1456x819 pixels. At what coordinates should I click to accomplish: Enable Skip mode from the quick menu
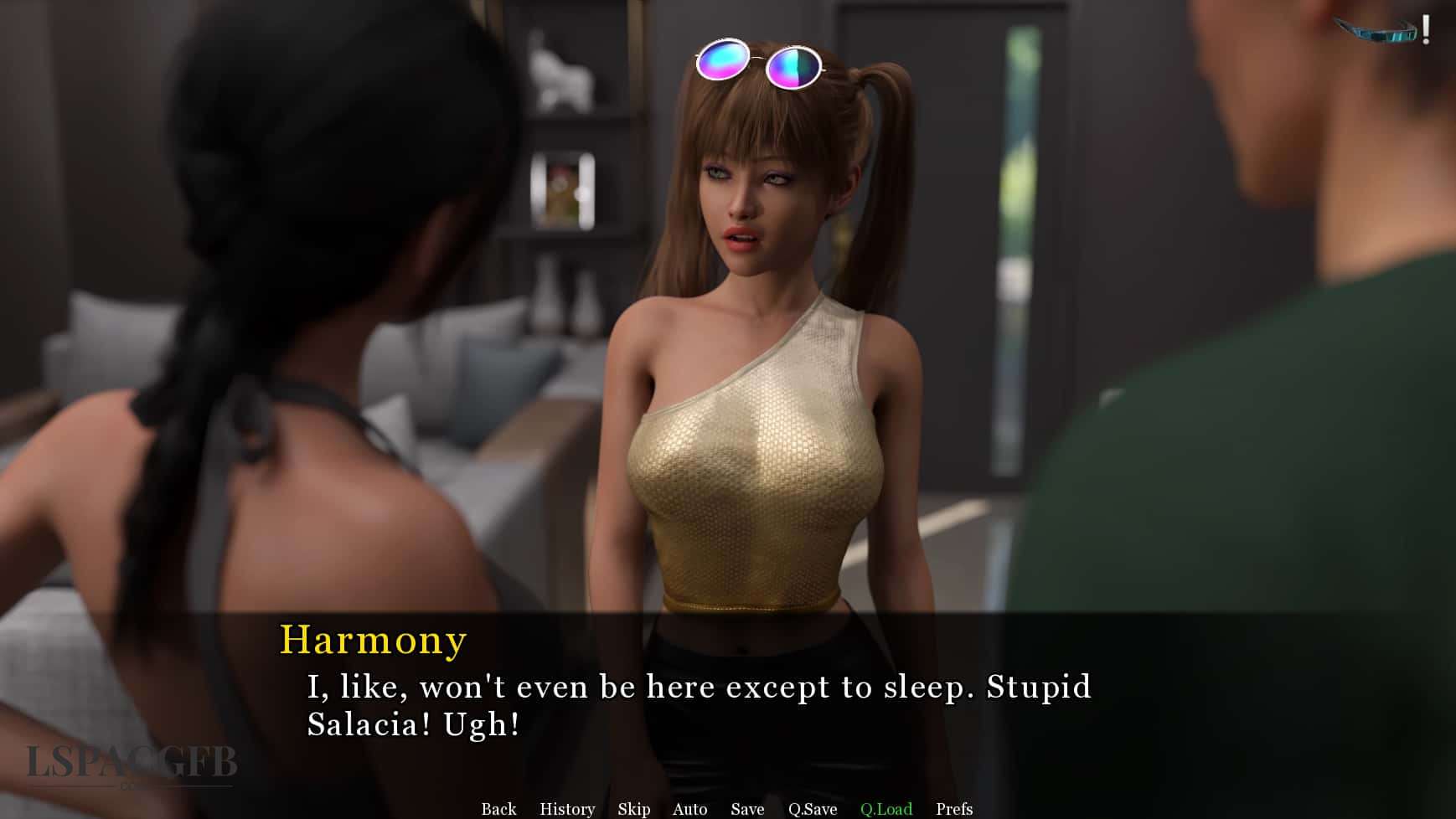[633, 809]
